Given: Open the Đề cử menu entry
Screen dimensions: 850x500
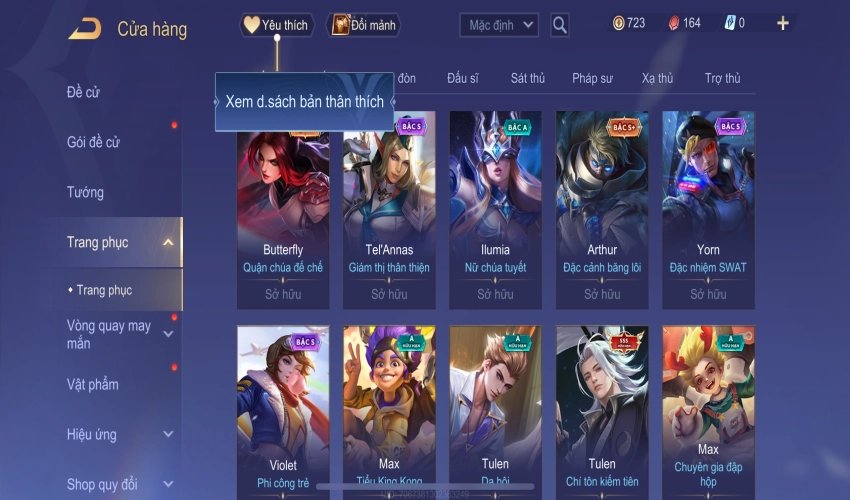Looking at the screenshot, I should (x=84, y=93).
